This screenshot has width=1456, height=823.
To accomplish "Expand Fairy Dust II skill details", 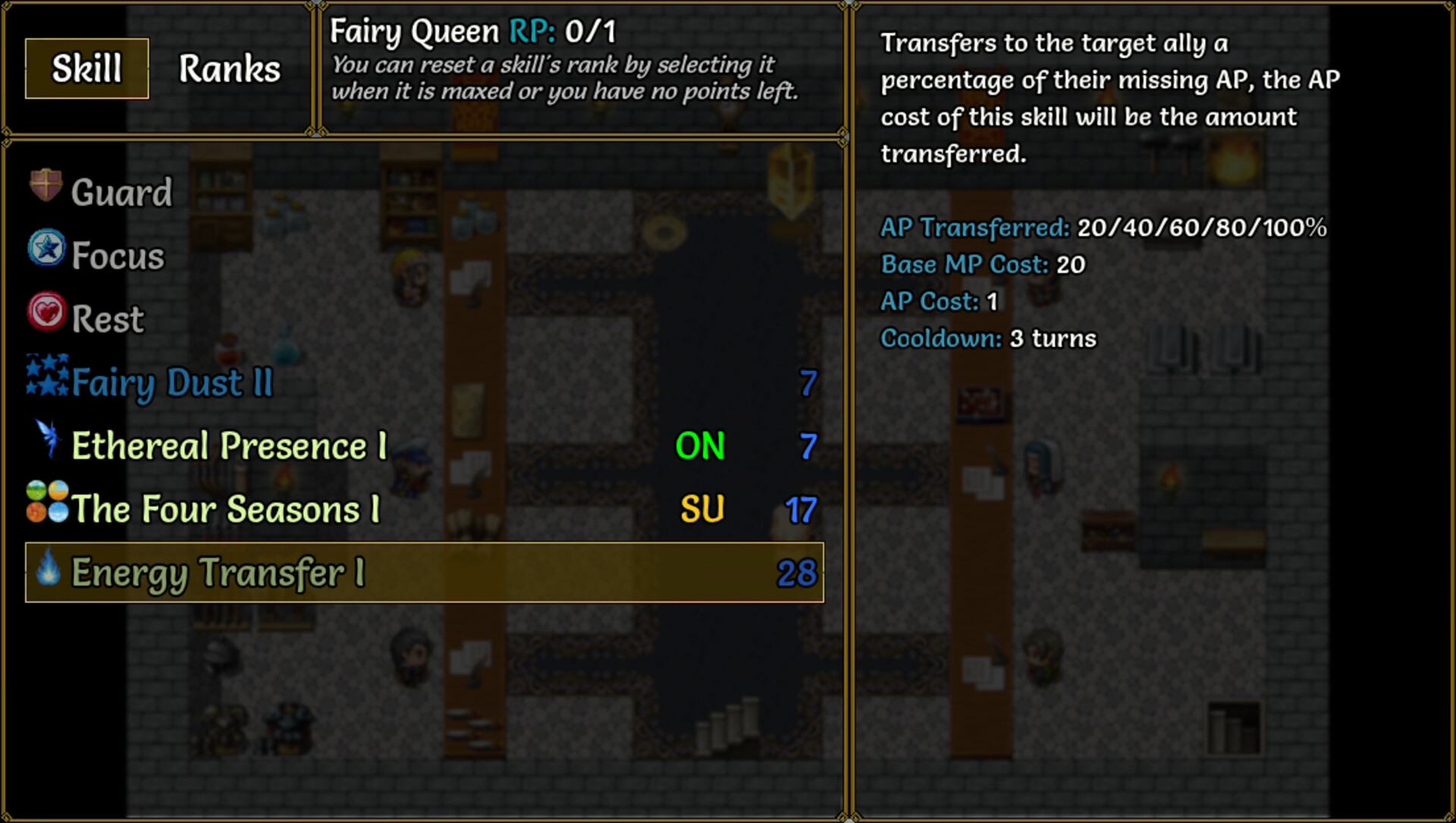I will click(171, 382).
